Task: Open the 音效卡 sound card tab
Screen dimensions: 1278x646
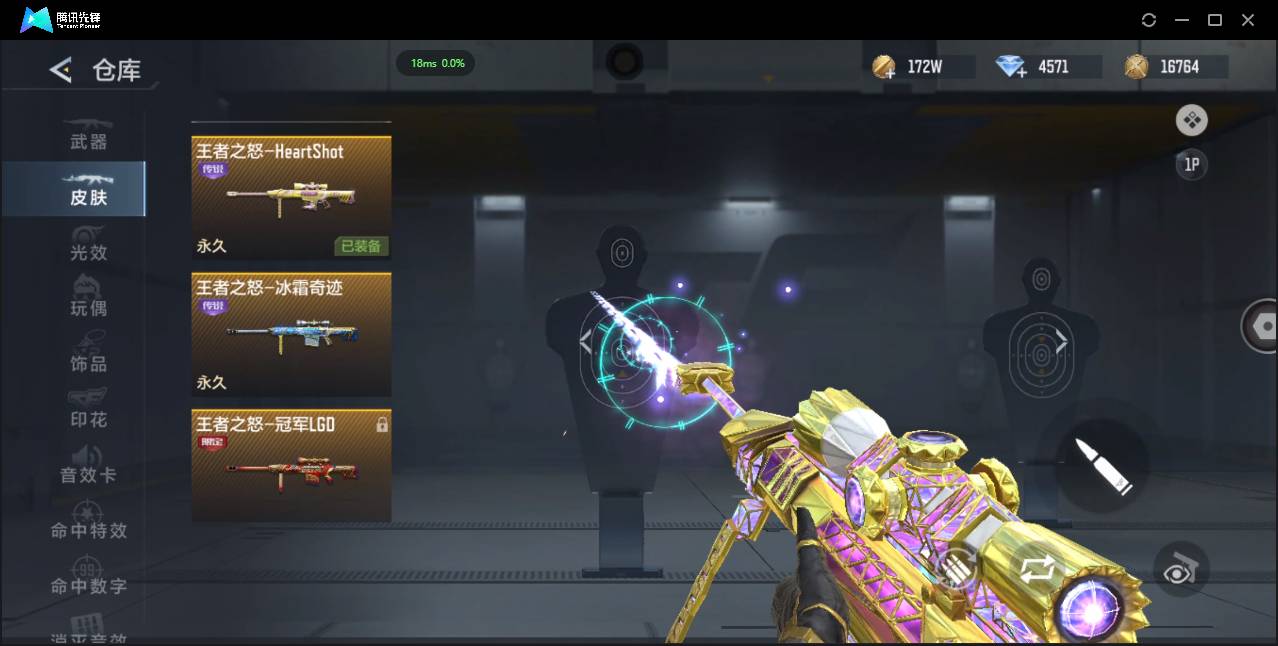Action: pyautogui.click(x=88, y=468)
